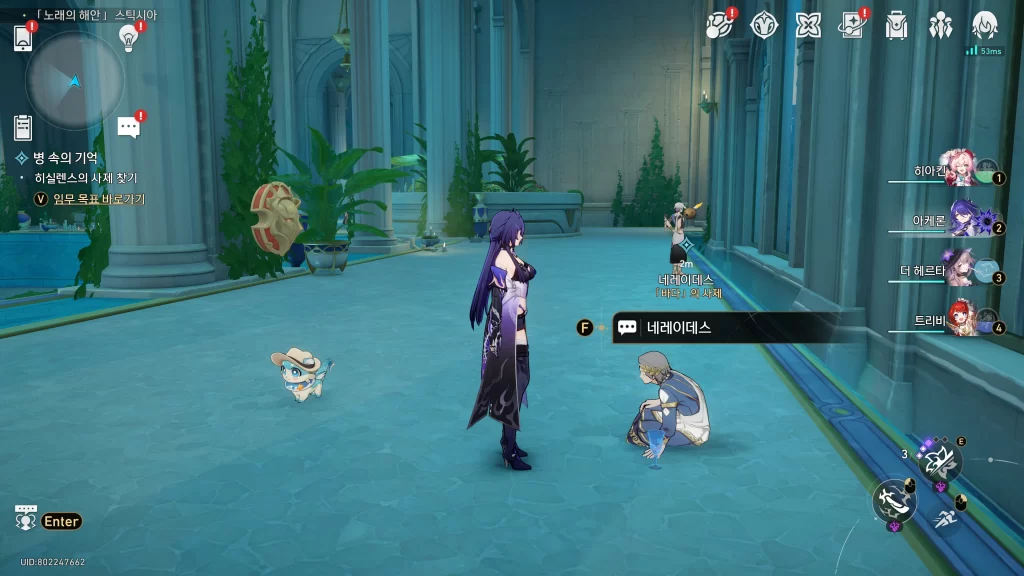Open the compass-shaped guide icon
Screen dimensions: 1024x576
click(764, 25)
